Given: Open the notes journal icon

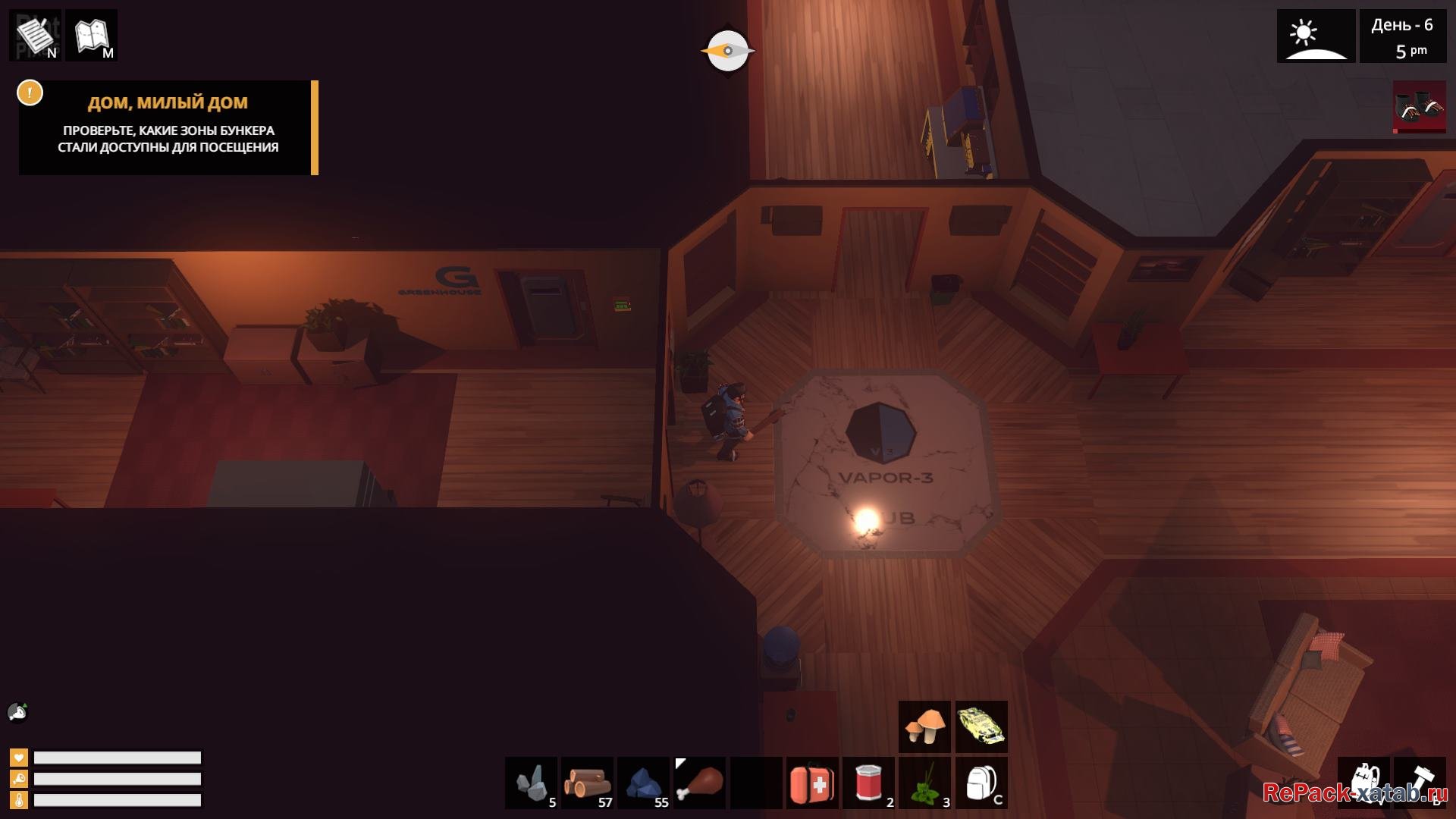Looking at the screenshot, I should [x=36, y=35].
